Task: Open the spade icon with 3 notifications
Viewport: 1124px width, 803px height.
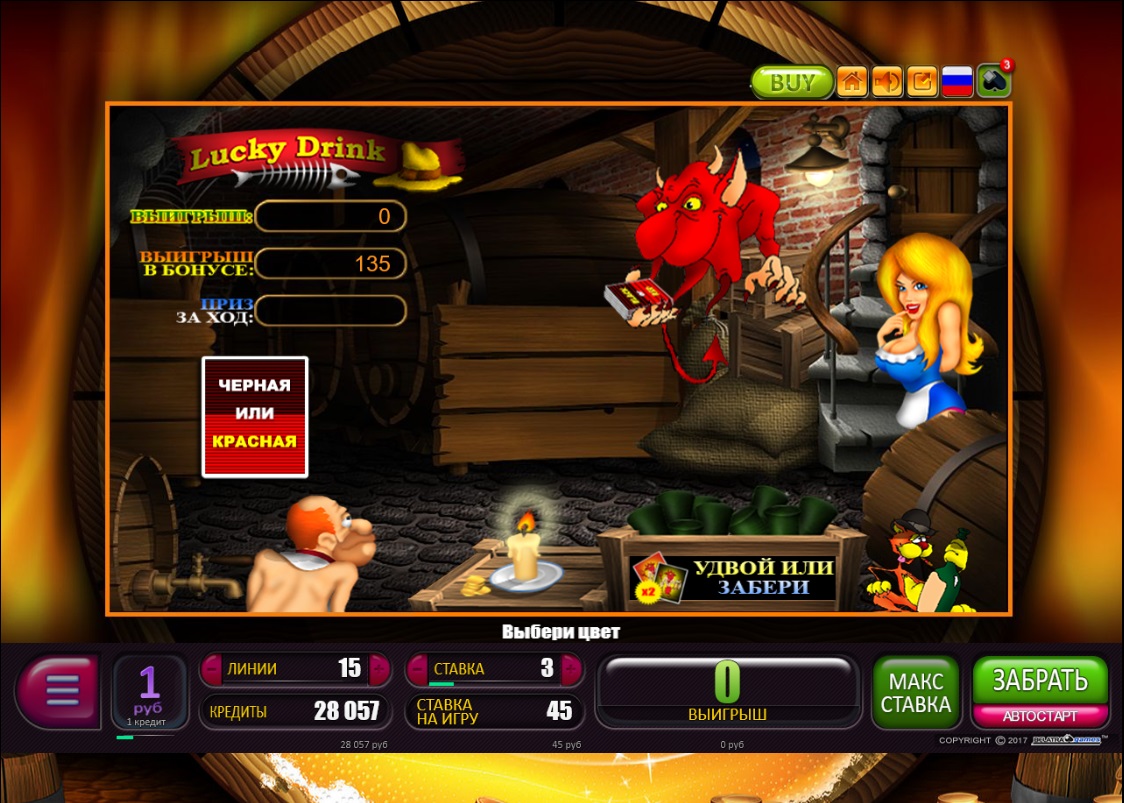Action: click(x=993, y=82)
